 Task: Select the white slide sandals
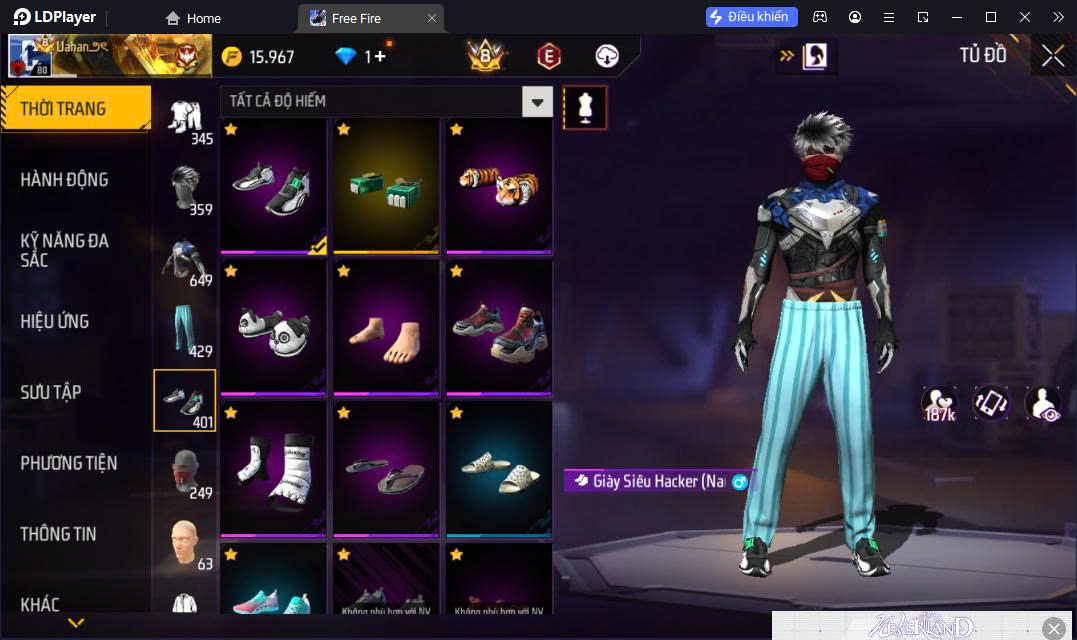pos(499,469)
